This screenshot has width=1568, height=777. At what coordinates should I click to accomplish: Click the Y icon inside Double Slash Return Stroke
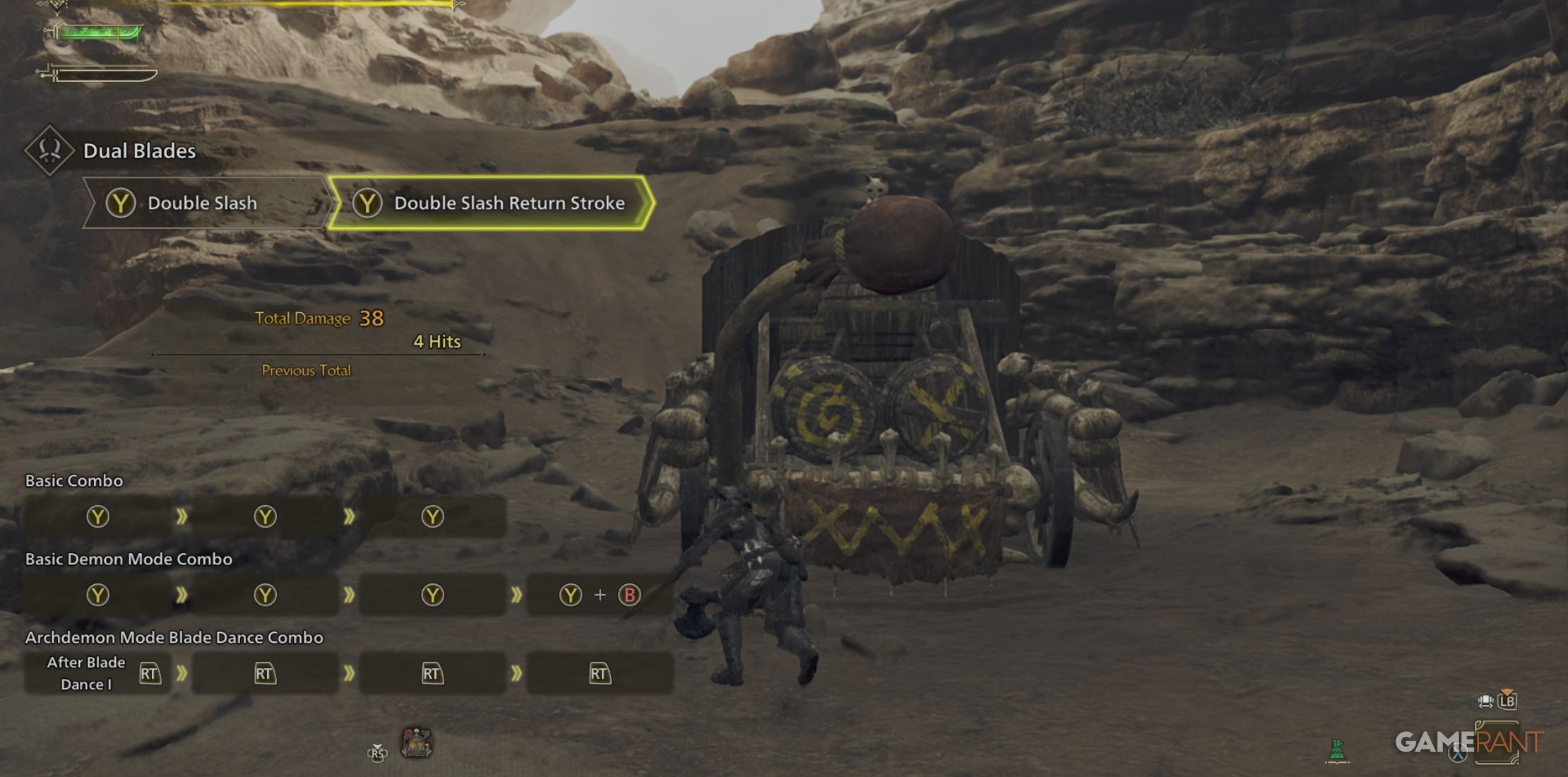pos(367,203)
